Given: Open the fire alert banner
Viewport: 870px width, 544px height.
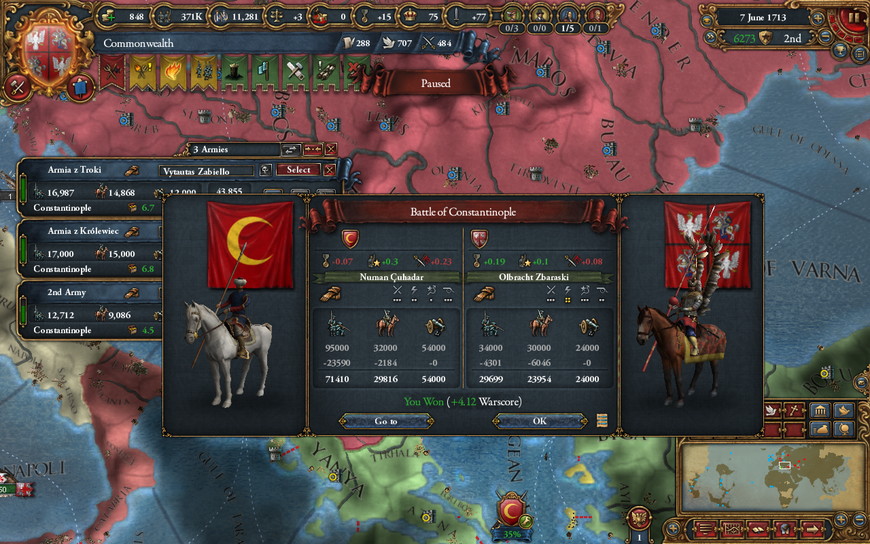Looking at the screenshot, I should (170, 72).
